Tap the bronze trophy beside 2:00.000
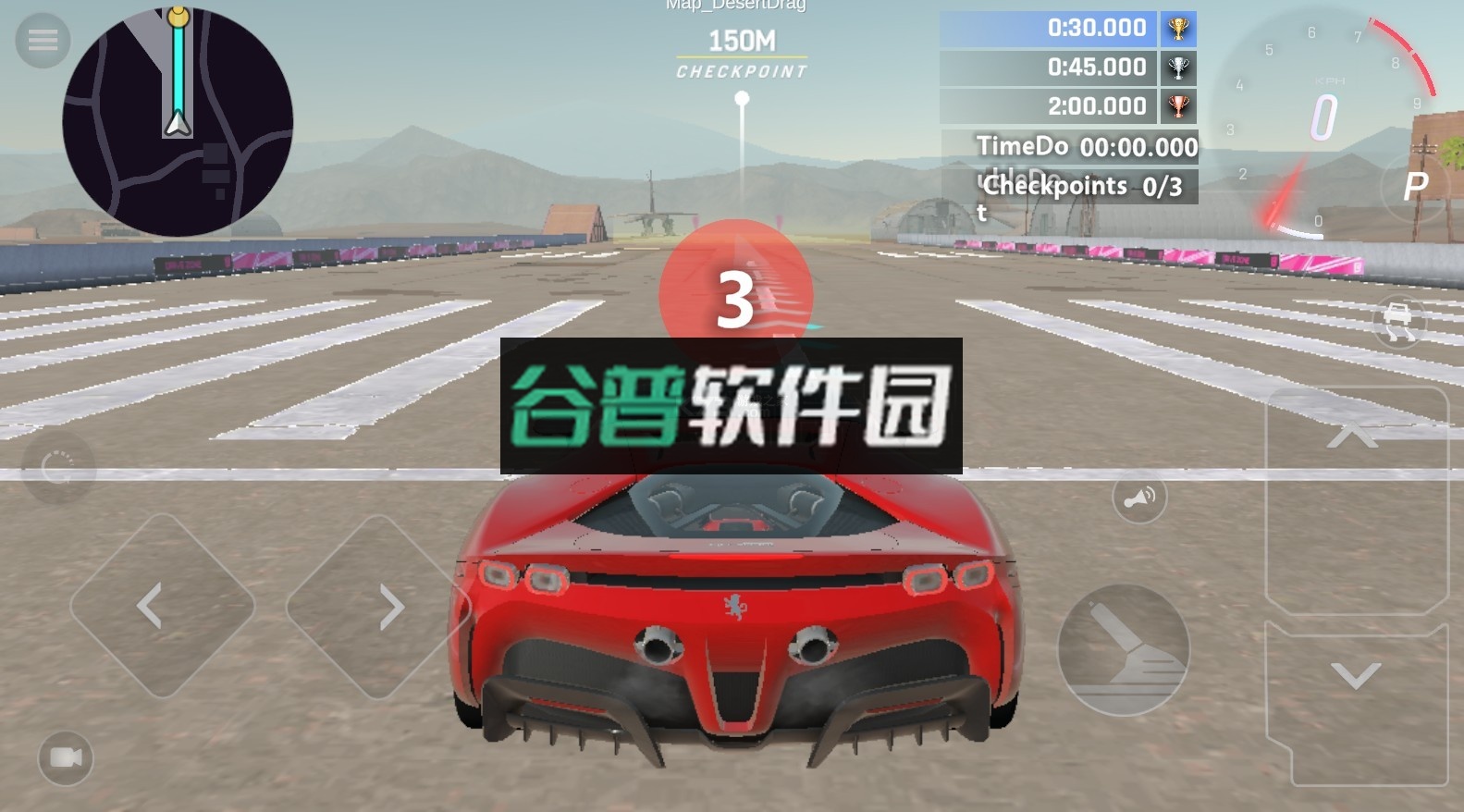 pyautogui.click(x=1178, y=105)
